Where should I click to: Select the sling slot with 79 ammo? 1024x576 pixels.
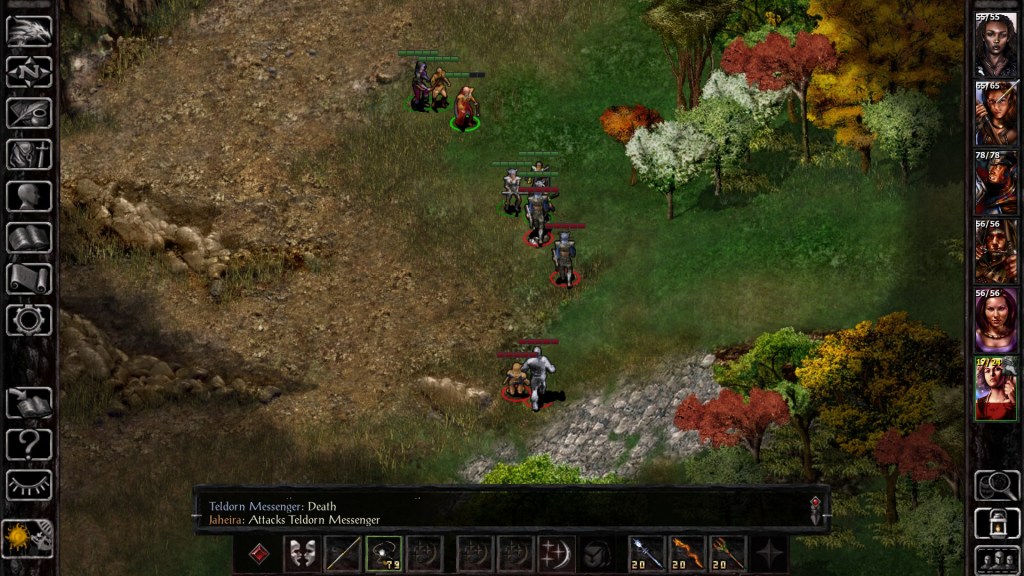point(384,554)
